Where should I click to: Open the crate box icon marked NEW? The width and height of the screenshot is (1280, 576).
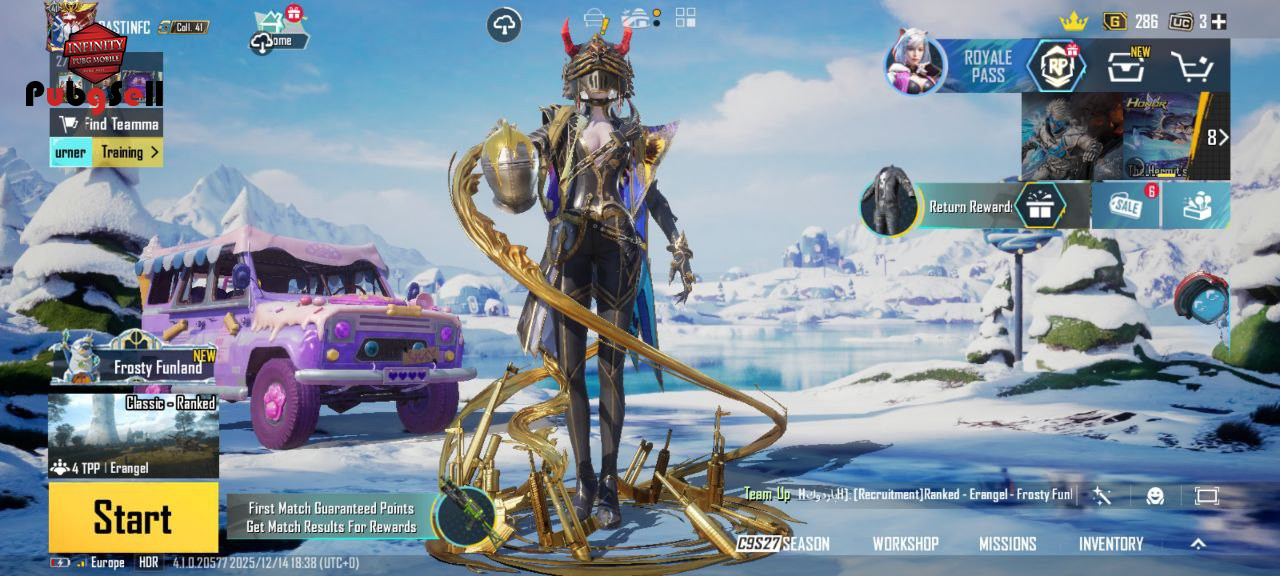click(1126, 67)
